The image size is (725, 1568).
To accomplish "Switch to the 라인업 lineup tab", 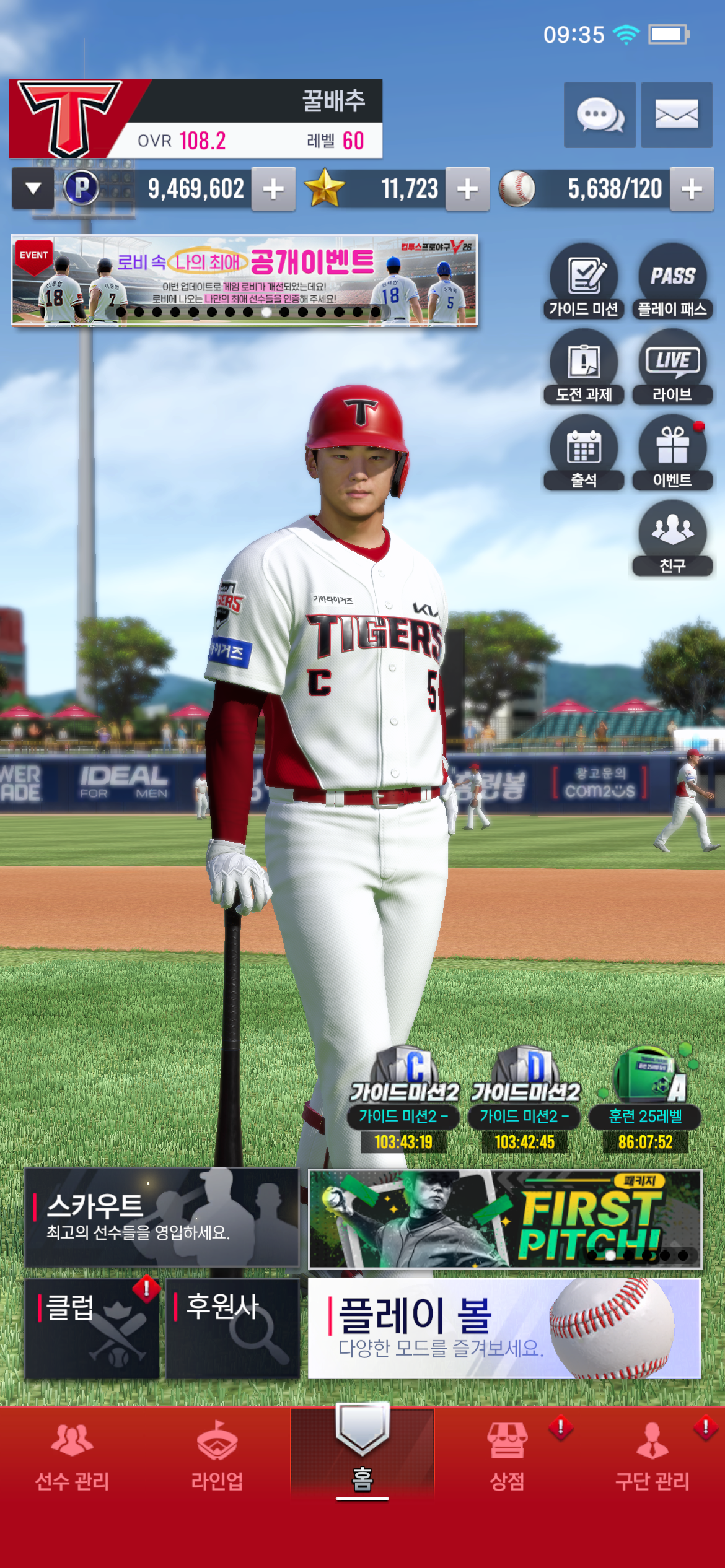I will 217,1455.
